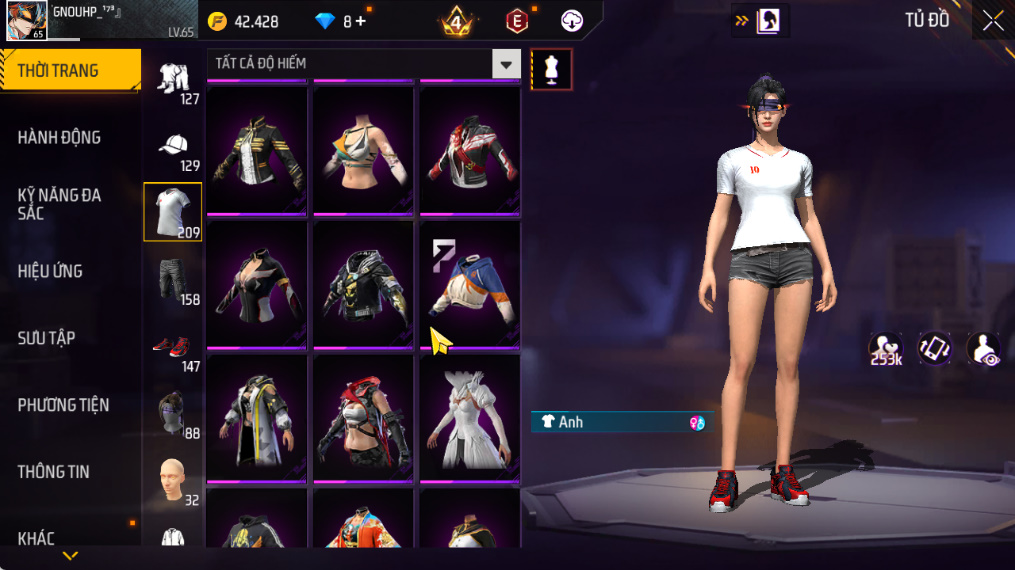Choose the blue and orange hoodie top
This screenshot has width=1015, height=570.
[469, 283]
